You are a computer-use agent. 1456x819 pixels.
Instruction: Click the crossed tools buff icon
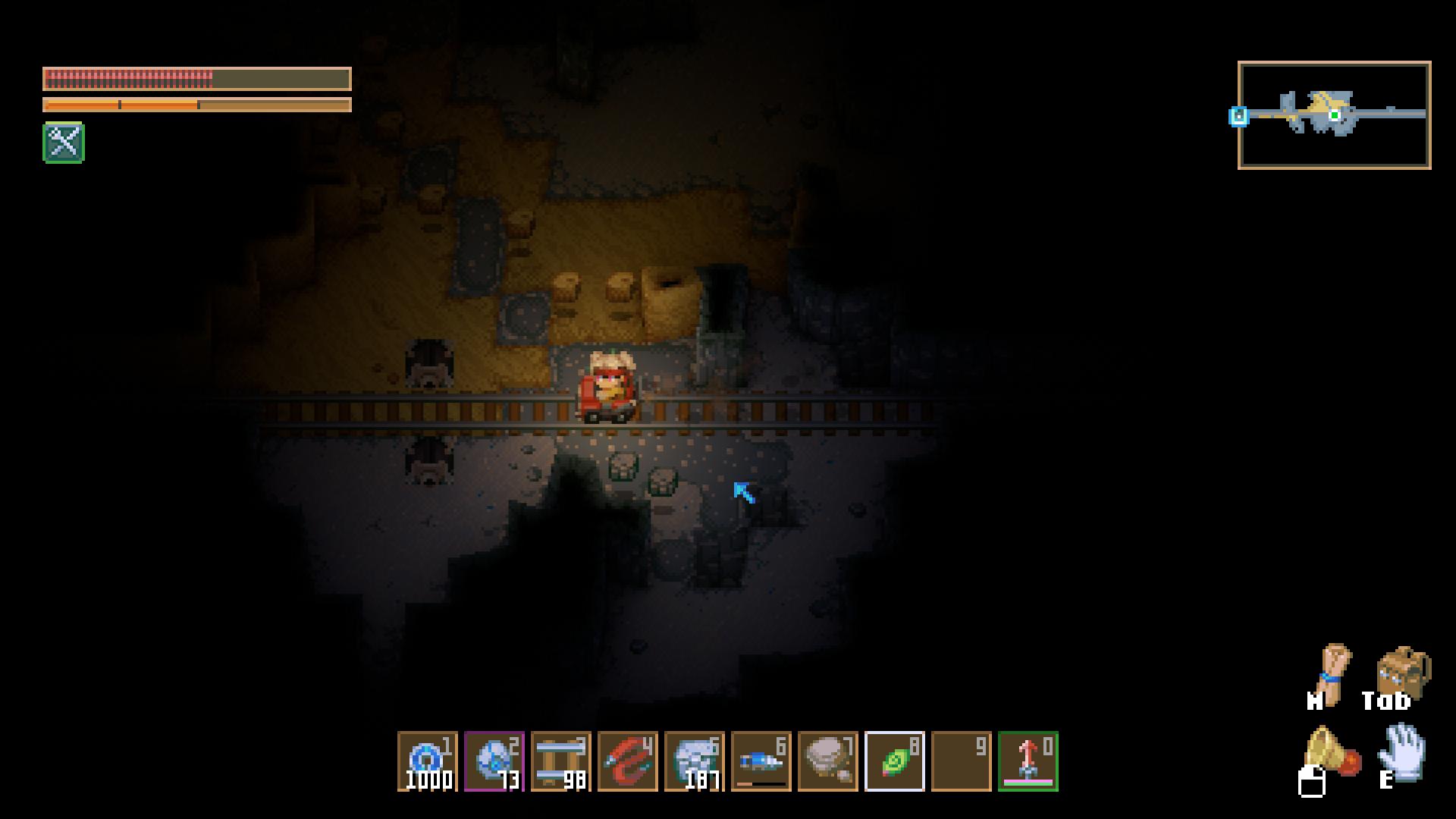pos(64,143)
